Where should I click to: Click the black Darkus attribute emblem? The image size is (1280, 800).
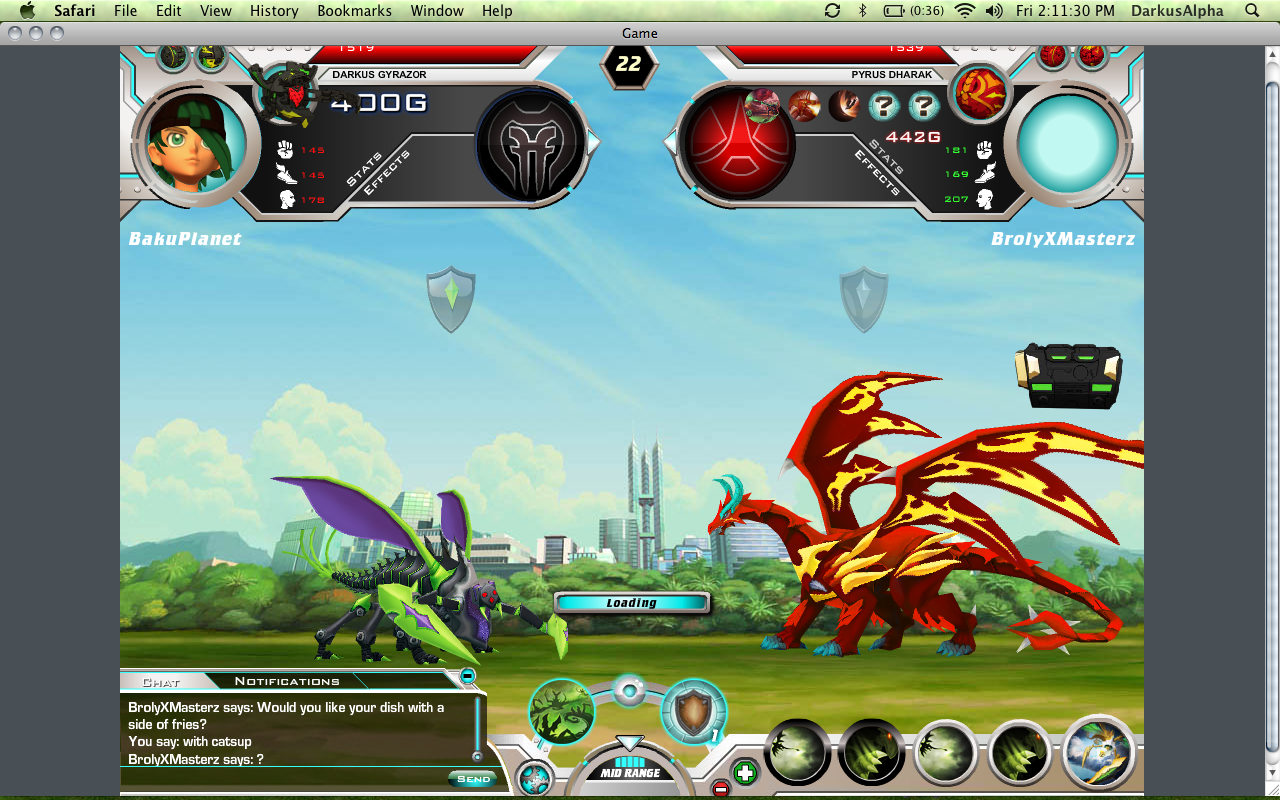tap(530, 143)
